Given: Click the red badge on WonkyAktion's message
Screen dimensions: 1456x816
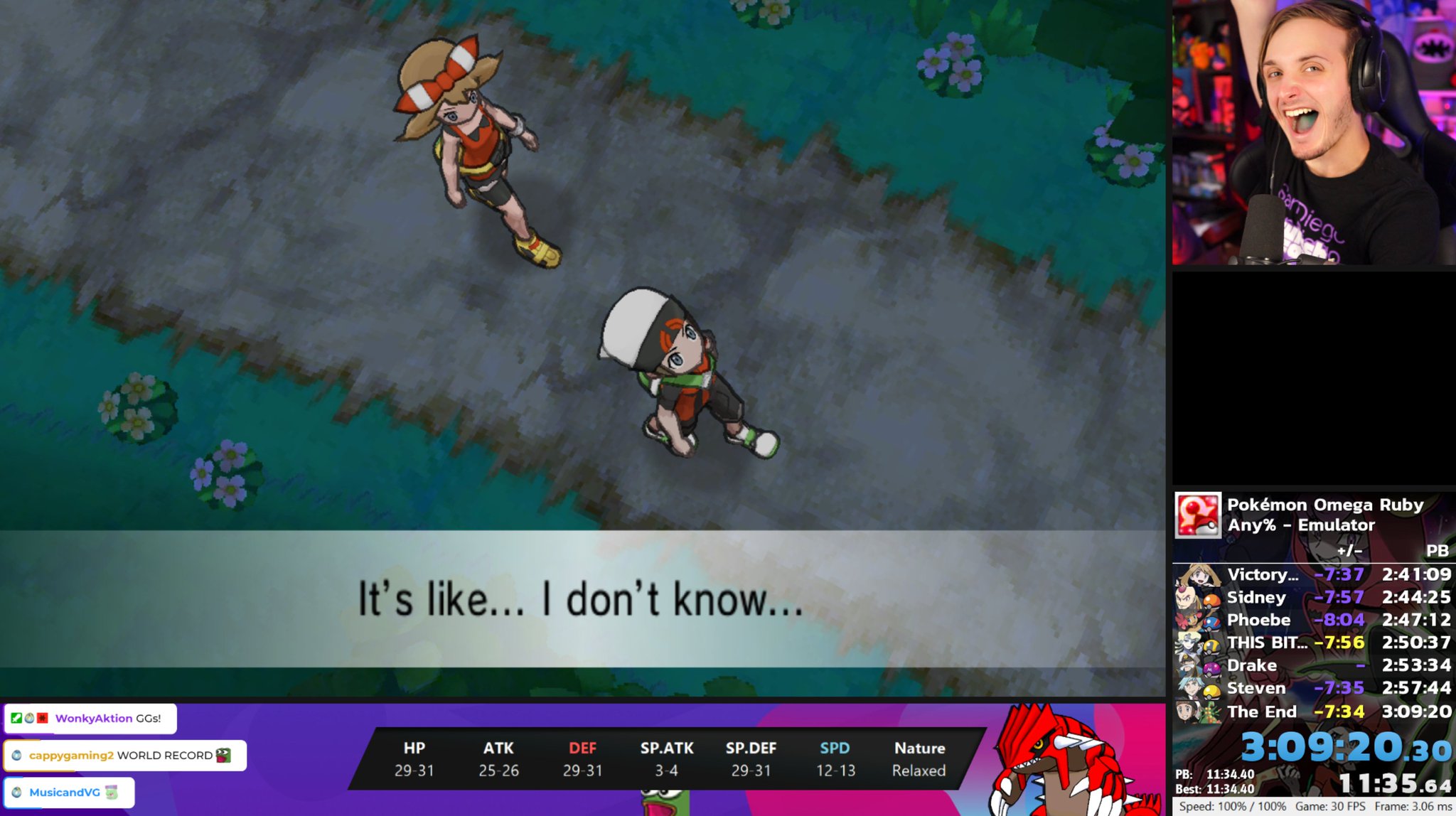Looking at the screenshot, I should point(42,719).
